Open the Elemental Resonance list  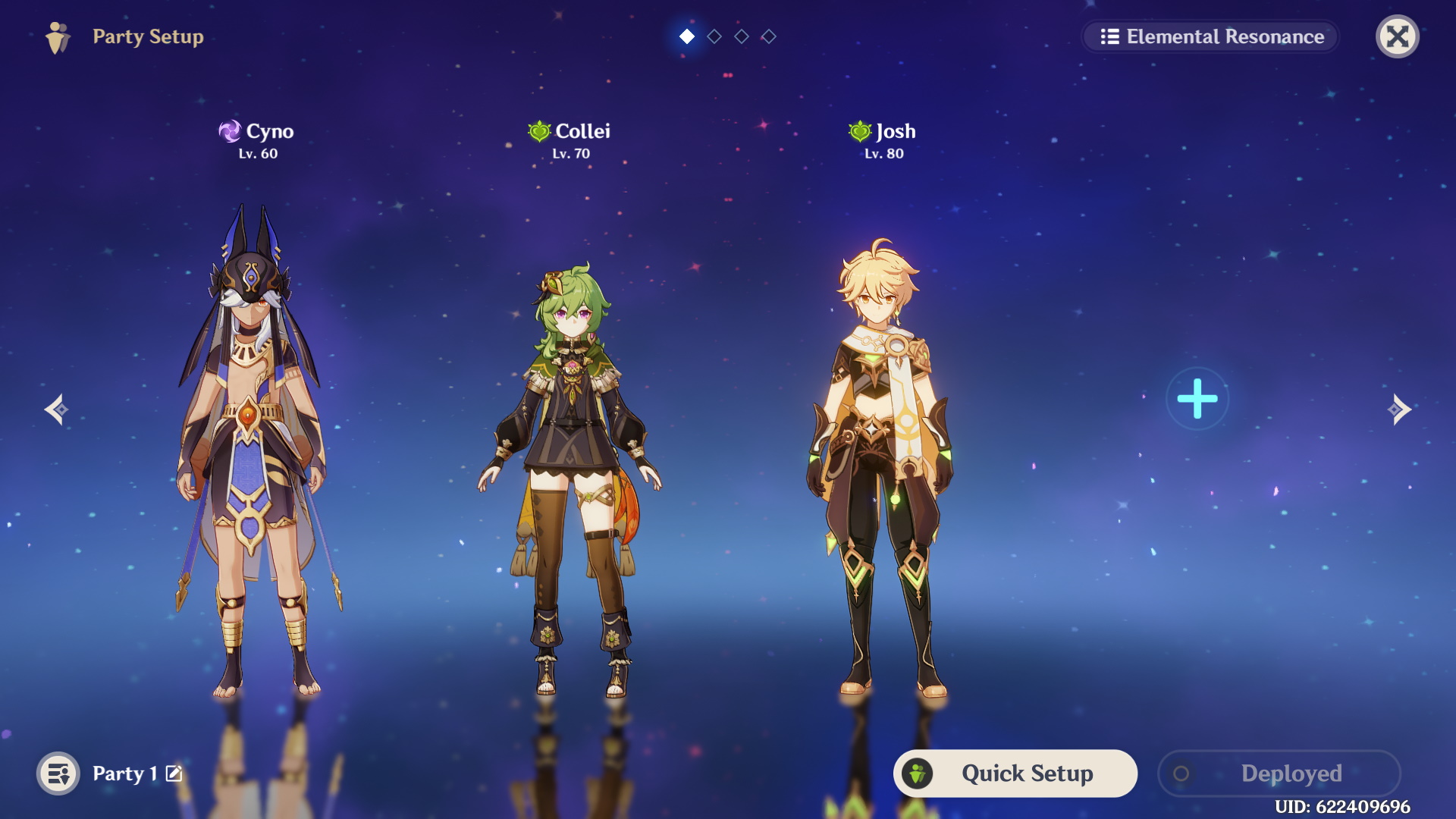point(1211,36)
